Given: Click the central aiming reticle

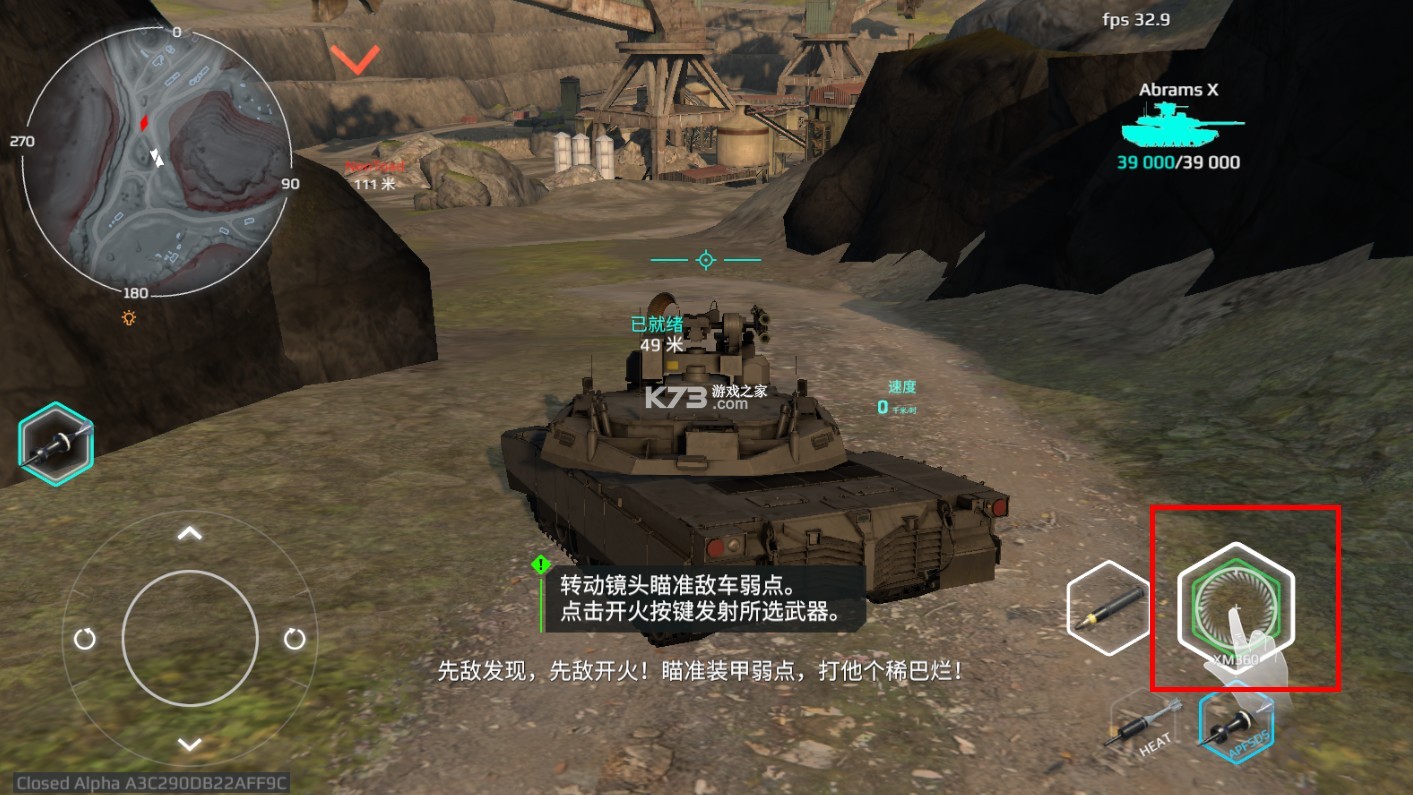Looking at the screenshot, I should 706,259.
